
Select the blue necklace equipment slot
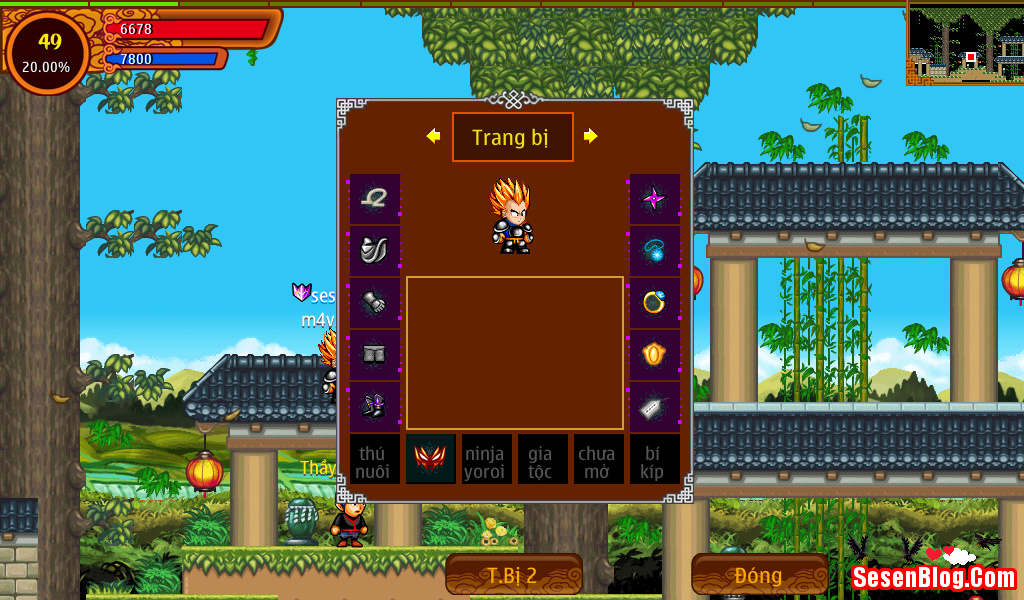tap(655, 250)
